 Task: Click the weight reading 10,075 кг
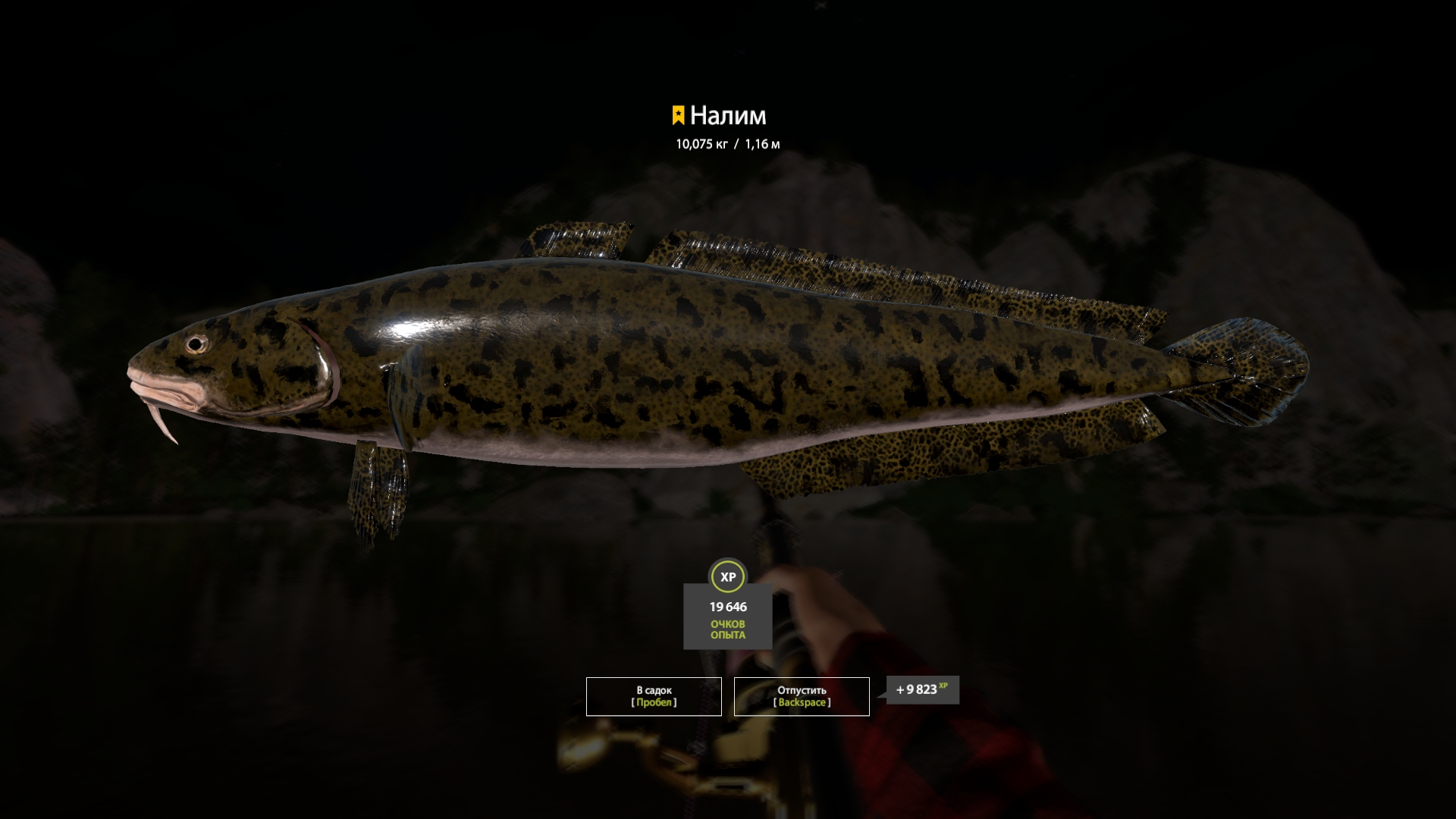(x=702, y=141)
